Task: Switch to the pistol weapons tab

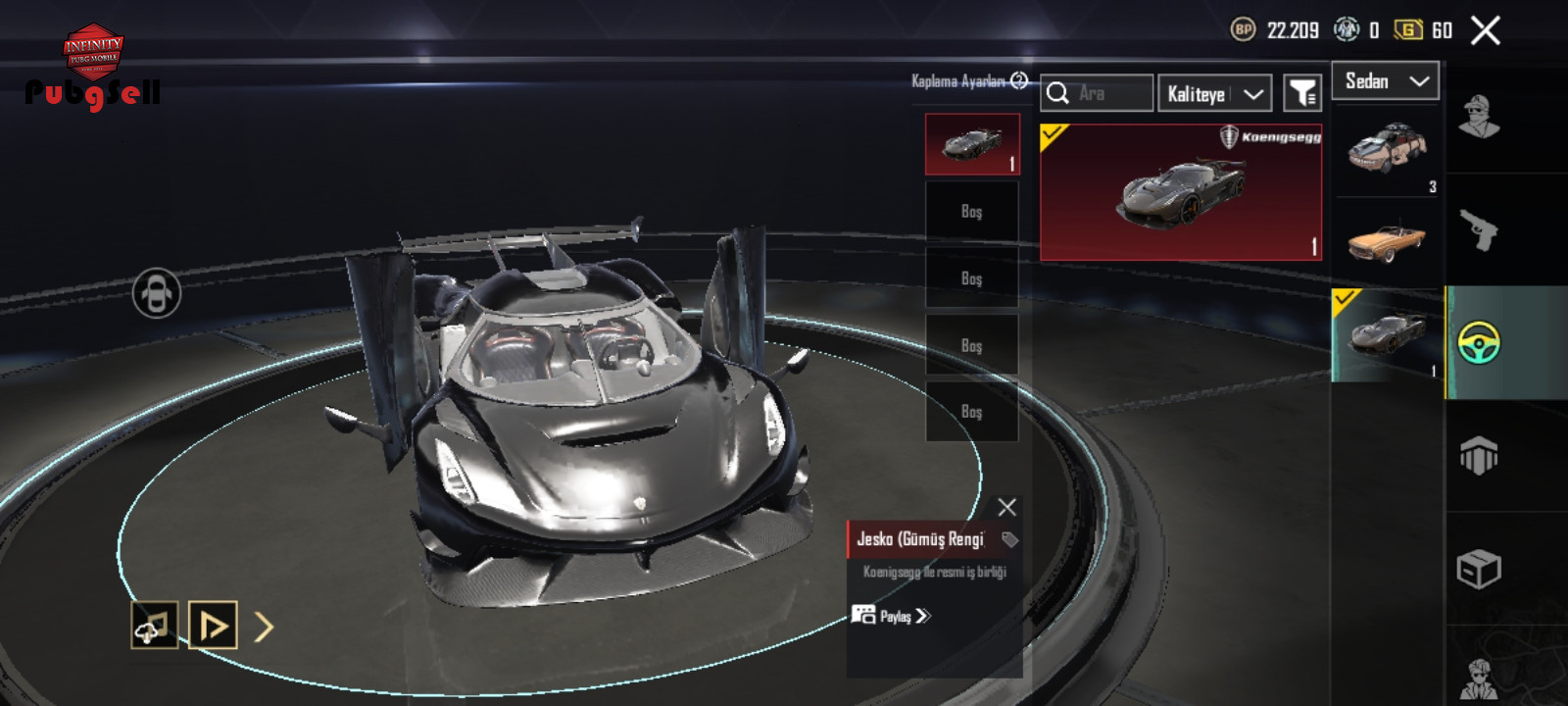Action: tap(1479, 230)
